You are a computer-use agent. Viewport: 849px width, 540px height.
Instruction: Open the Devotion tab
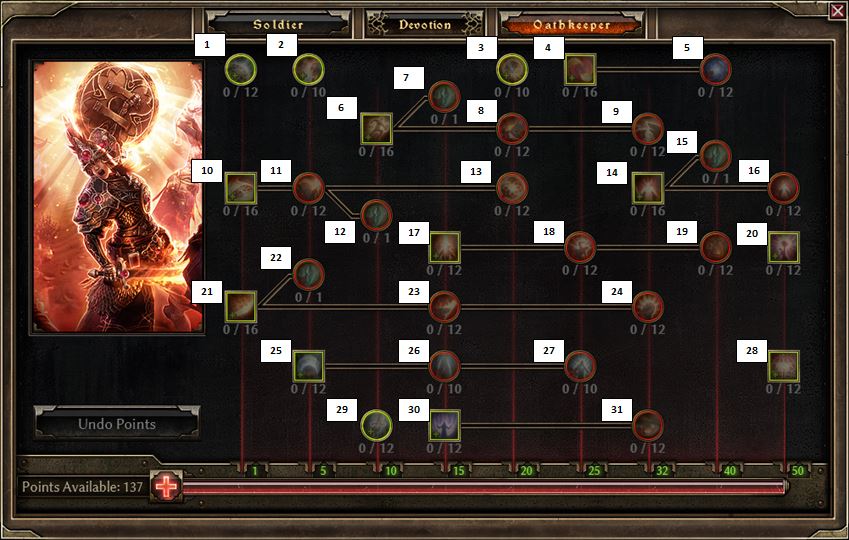point(424,24)
